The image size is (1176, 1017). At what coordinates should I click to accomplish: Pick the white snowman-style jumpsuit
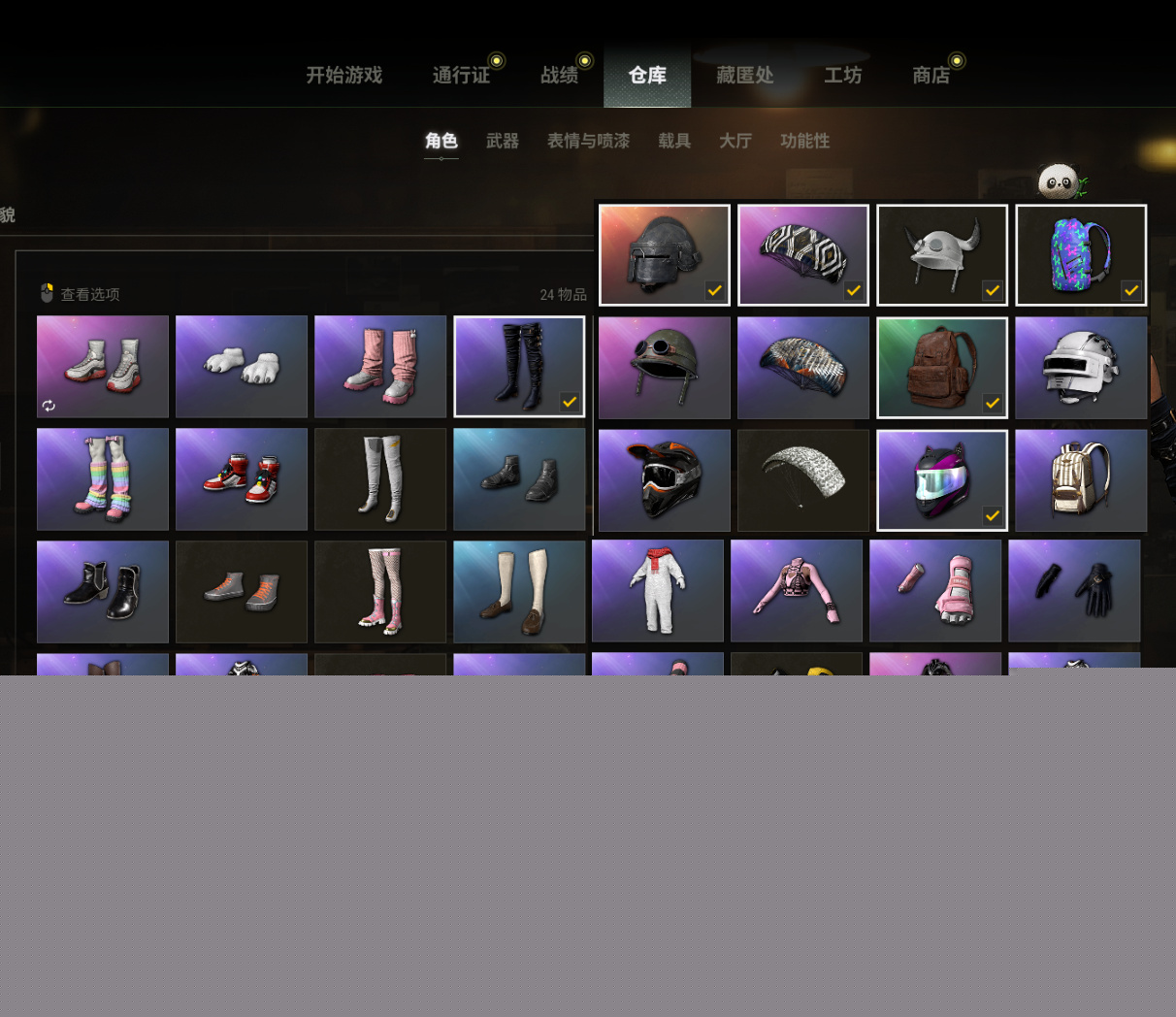click(658, 591)
